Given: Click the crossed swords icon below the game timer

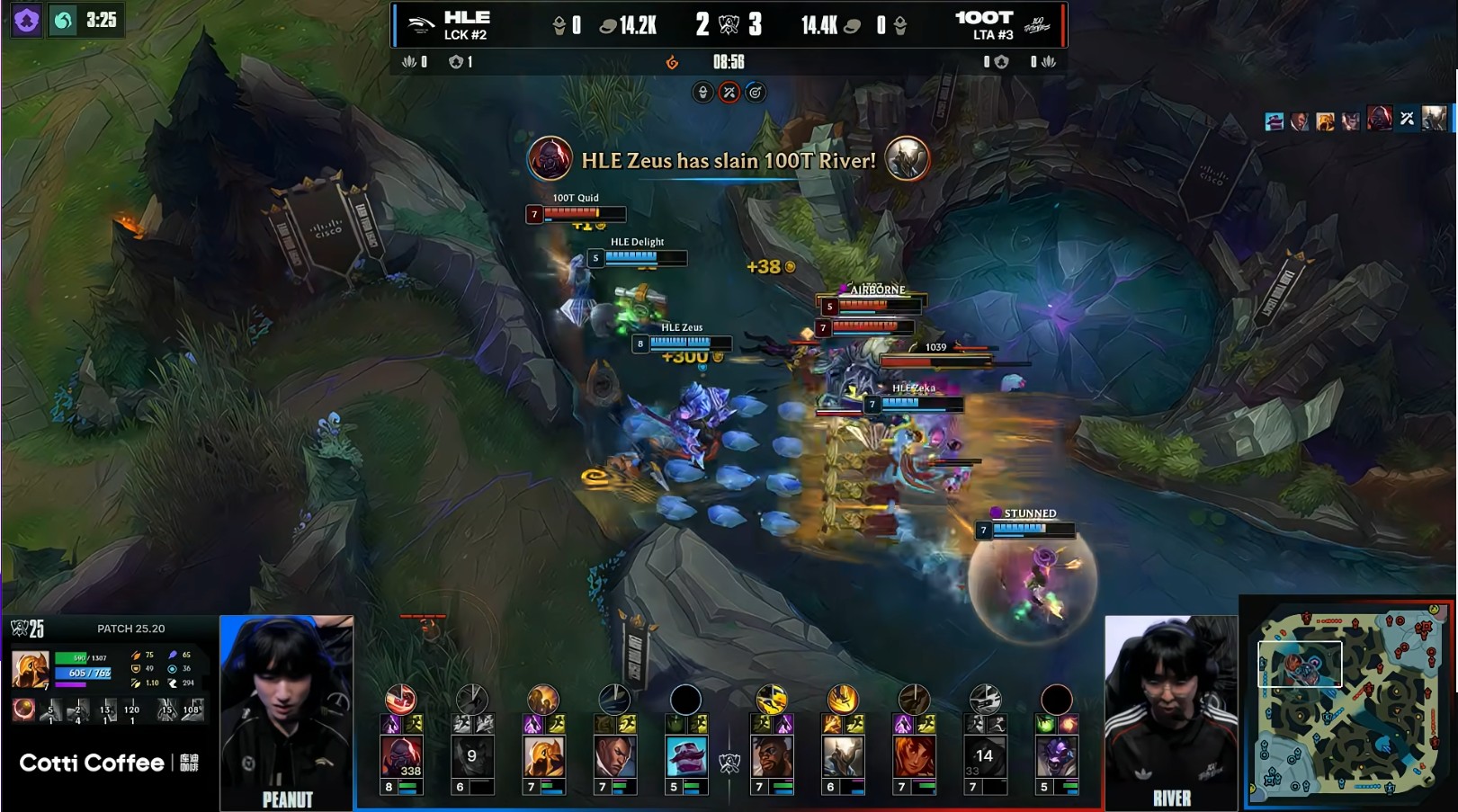Looking at the screenshot, I should pos(729,93).
